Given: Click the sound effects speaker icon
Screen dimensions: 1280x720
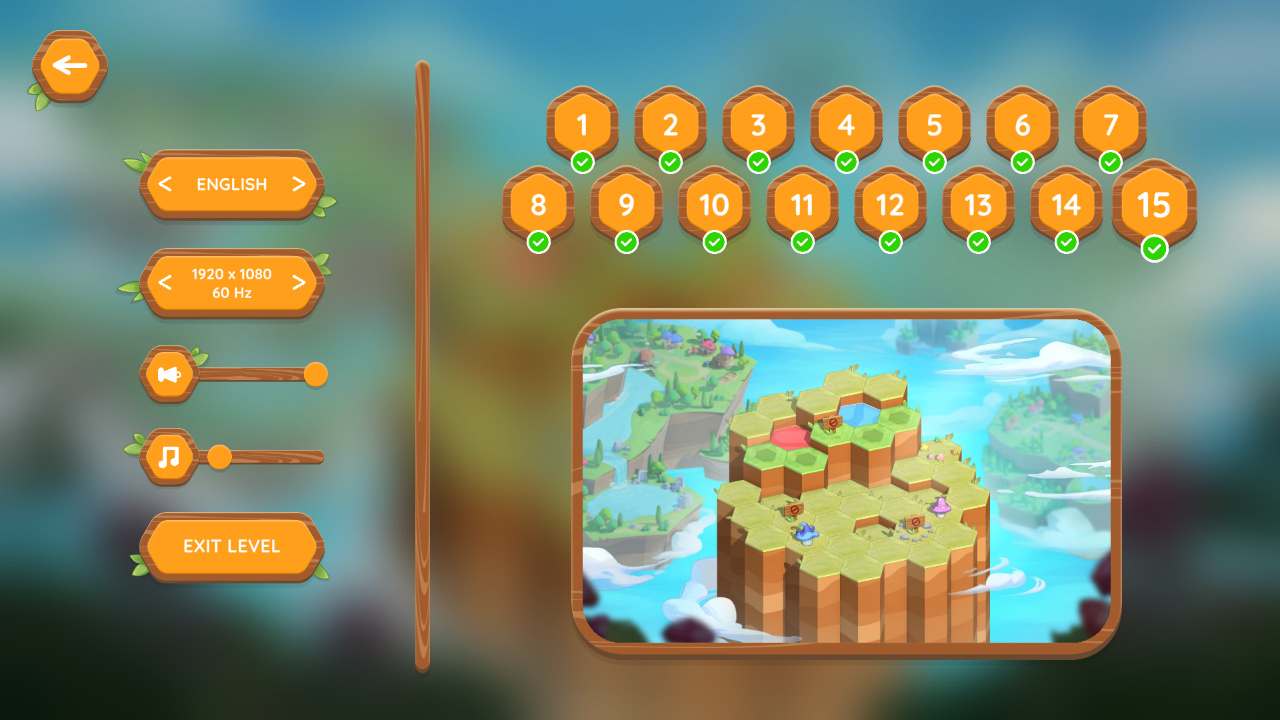Looking at the screenshot, I should coord(168,373).
